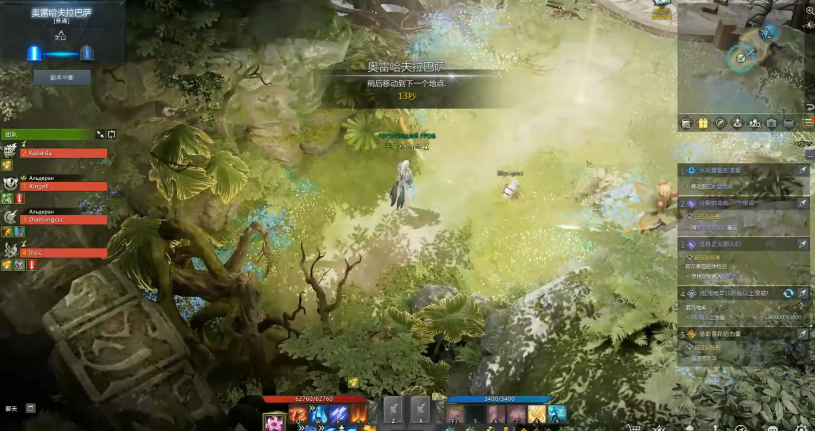Use the X-key skill slot
This screenshot has height=431, width=815.
pyautogui.click(x=420, y=409)
